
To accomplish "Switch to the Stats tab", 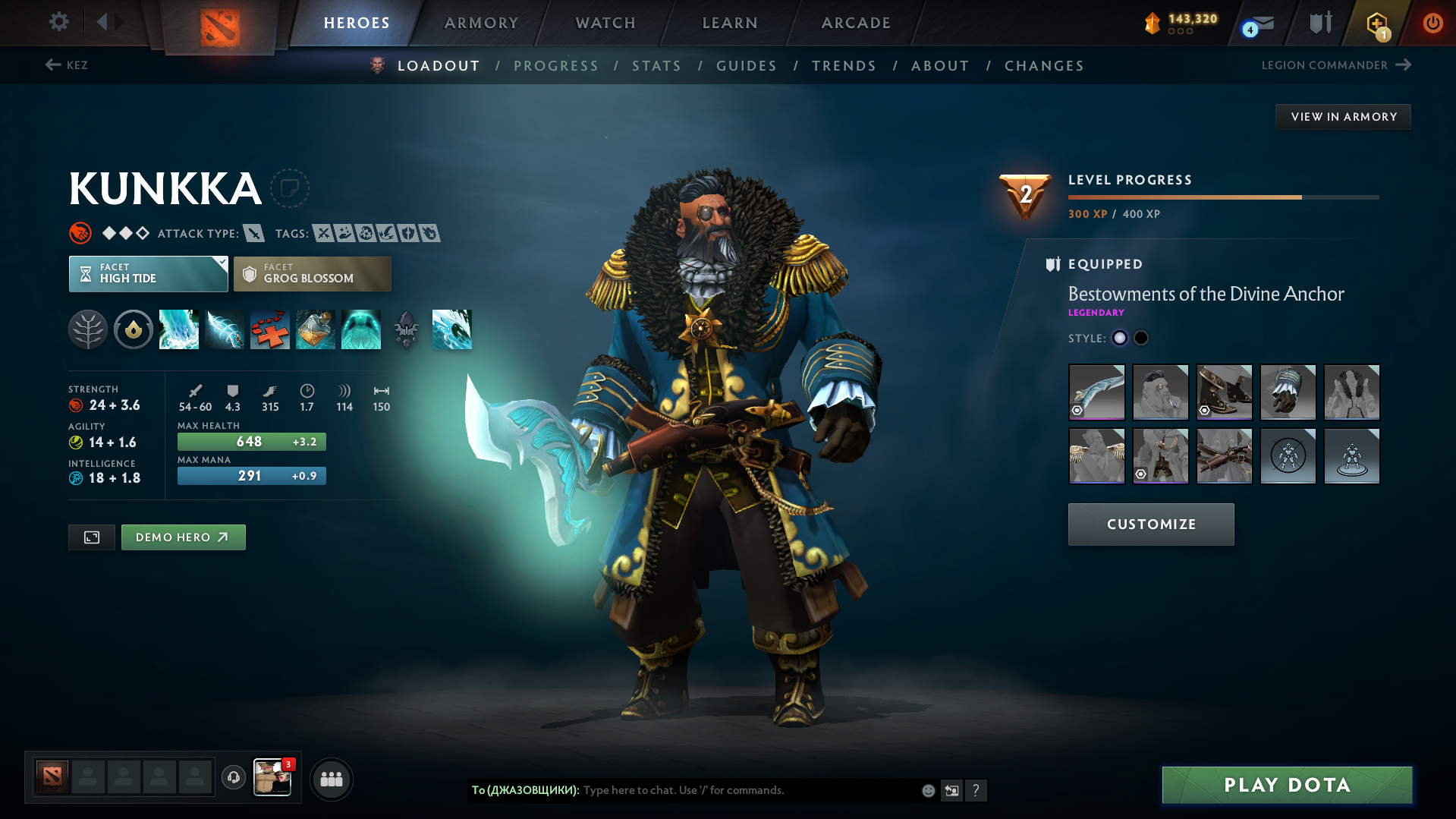I will pyautogui.click(x=656, y=66).
